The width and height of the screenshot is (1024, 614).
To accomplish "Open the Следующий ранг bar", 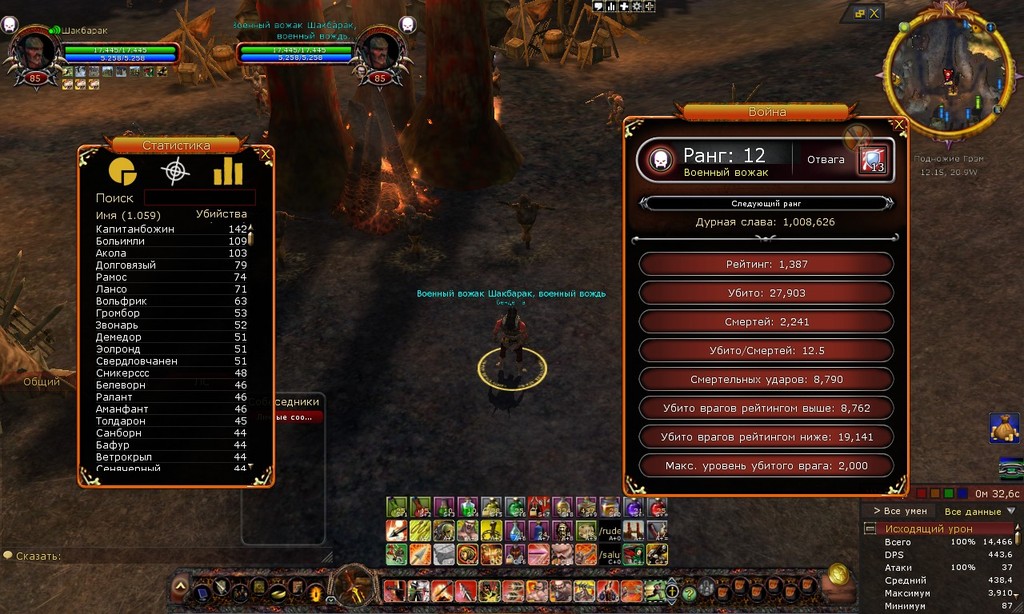I will pyautogui.click(x=767, y=203).
